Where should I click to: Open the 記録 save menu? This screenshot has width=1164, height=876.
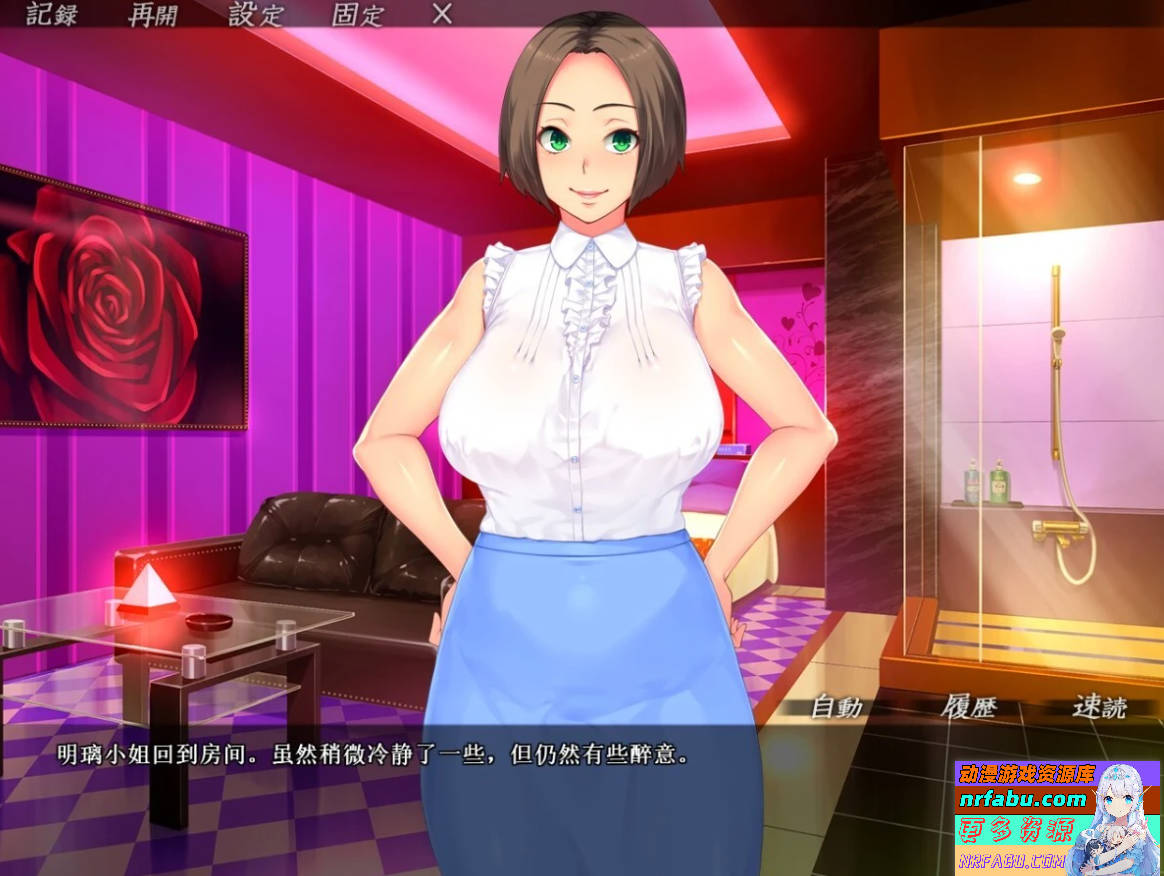coord(50,15)
